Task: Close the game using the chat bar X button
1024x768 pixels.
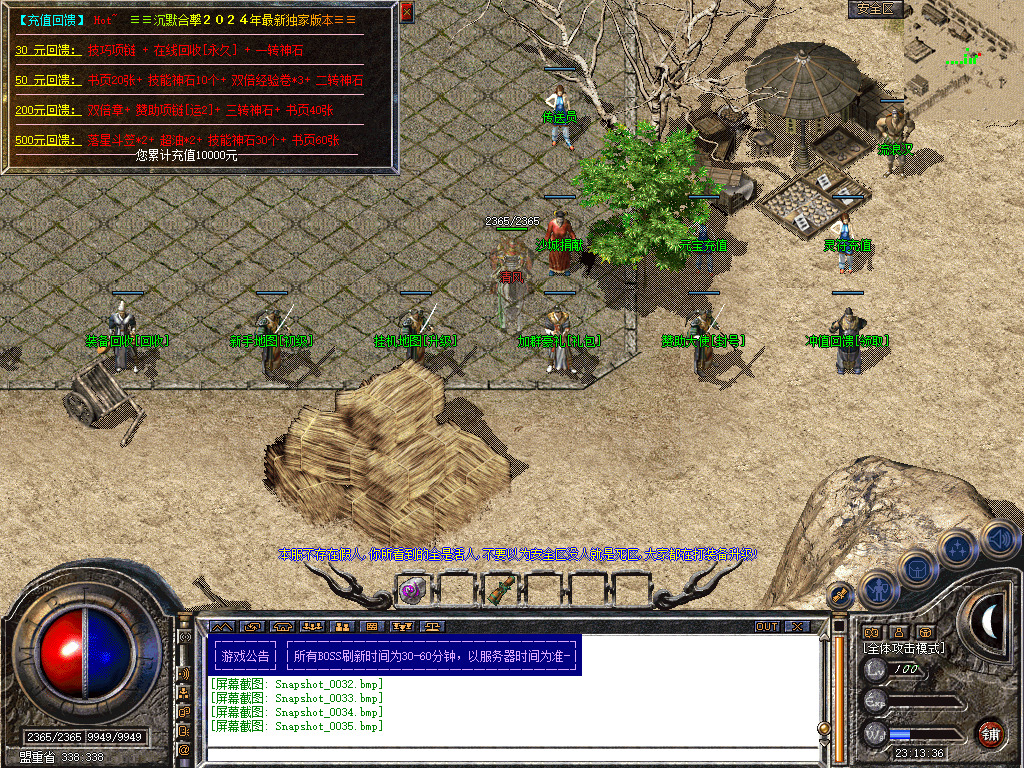Action: coord(796,627)
